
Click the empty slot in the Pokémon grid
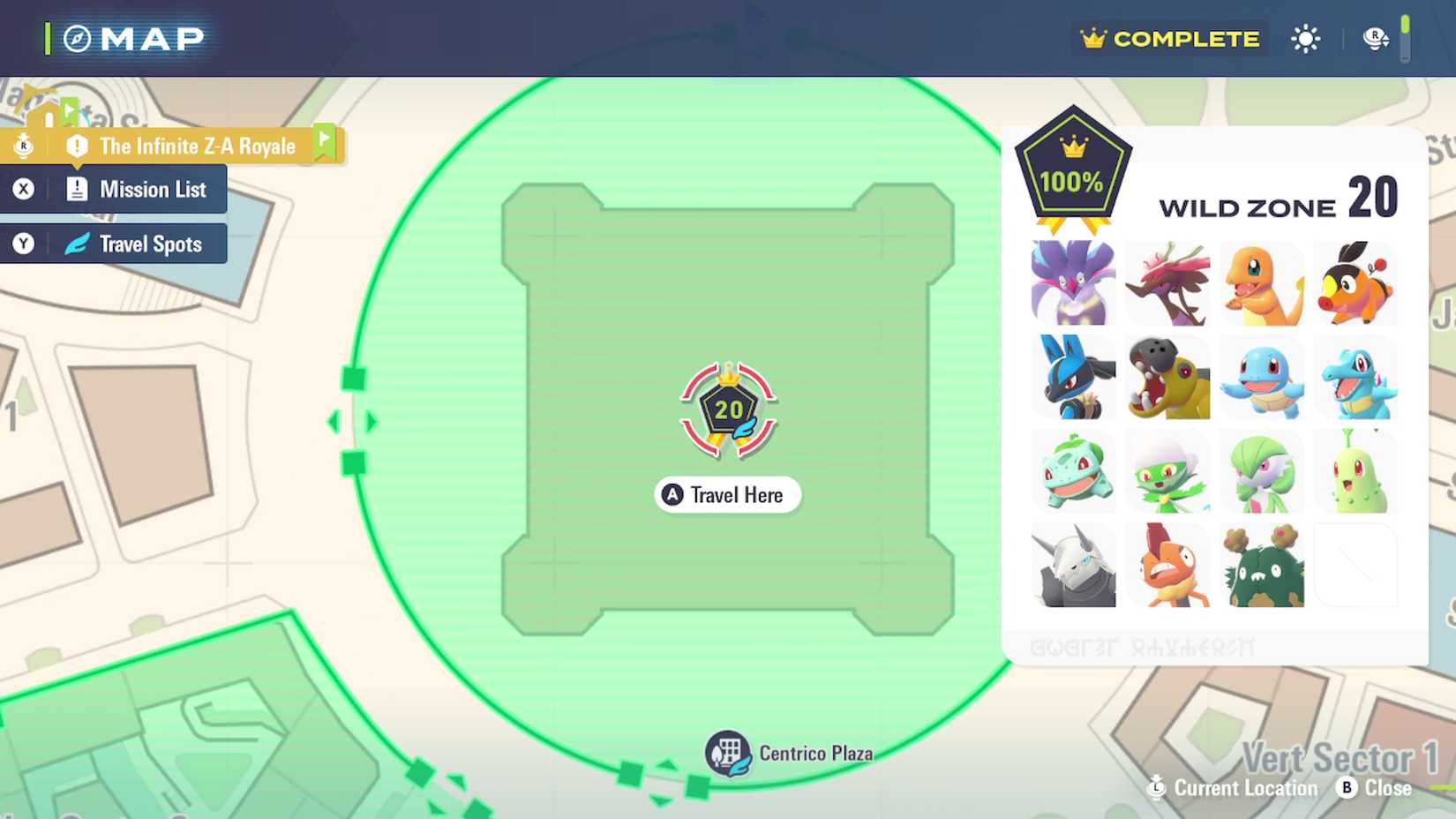tap(1356, 565)
